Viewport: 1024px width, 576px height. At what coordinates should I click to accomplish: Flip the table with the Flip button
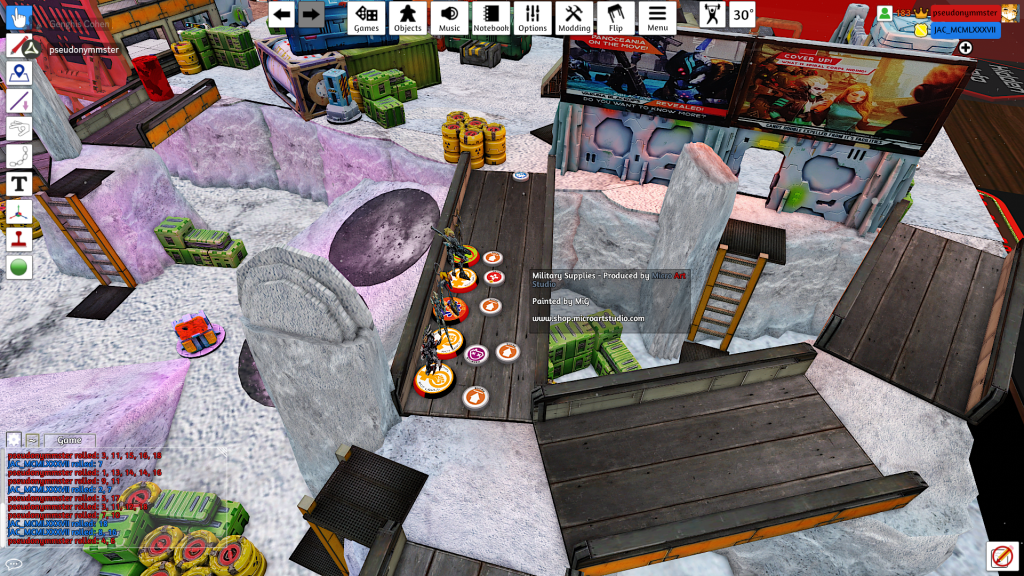tap(615, 18)
